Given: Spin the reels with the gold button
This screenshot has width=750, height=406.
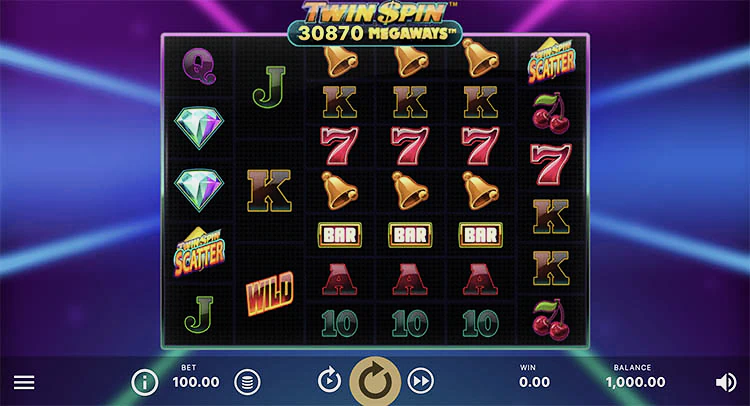Looking at the screenshot, I should click(375, 380).
